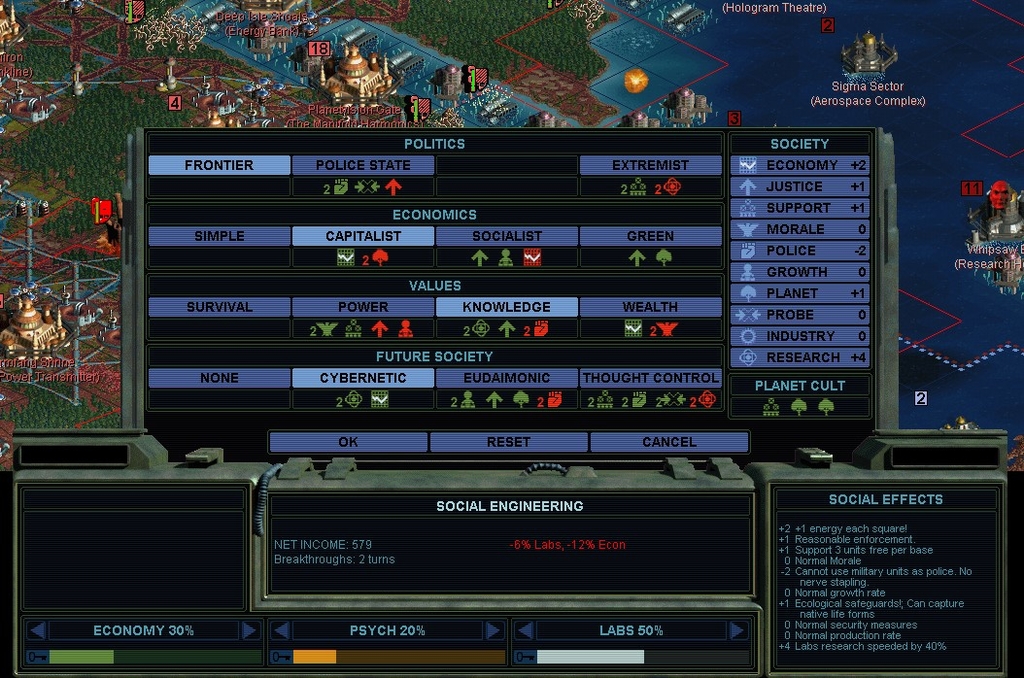
Task: Click the RESET button
Action: coord(508,442)
